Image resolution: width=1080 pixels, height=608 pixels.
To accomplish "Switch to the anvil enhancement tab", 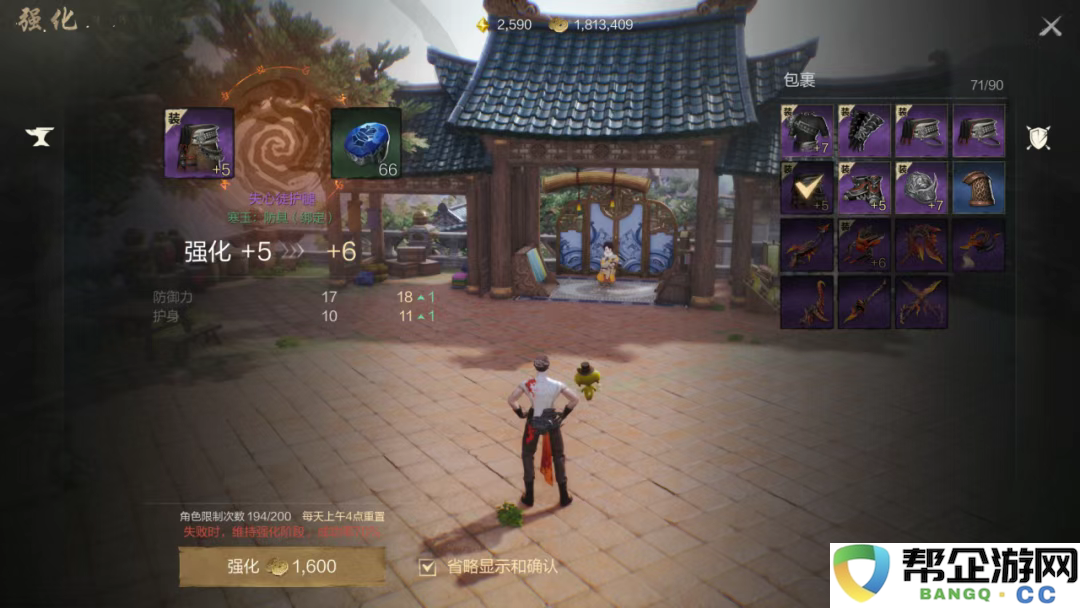I will click(40, 138).
